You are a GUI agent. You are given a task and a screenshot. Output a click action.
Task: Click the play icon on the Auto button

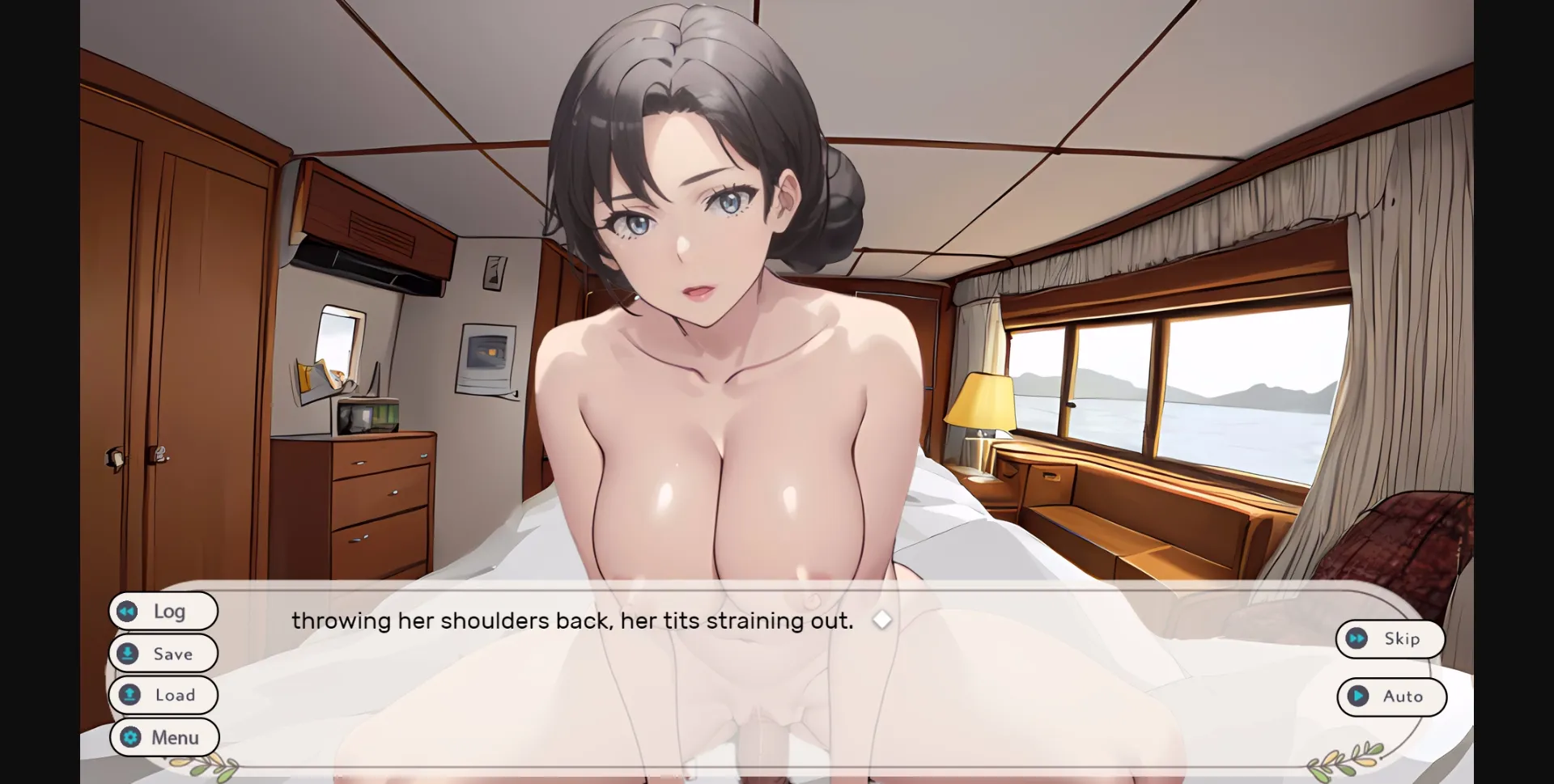tap(1357, 697)
